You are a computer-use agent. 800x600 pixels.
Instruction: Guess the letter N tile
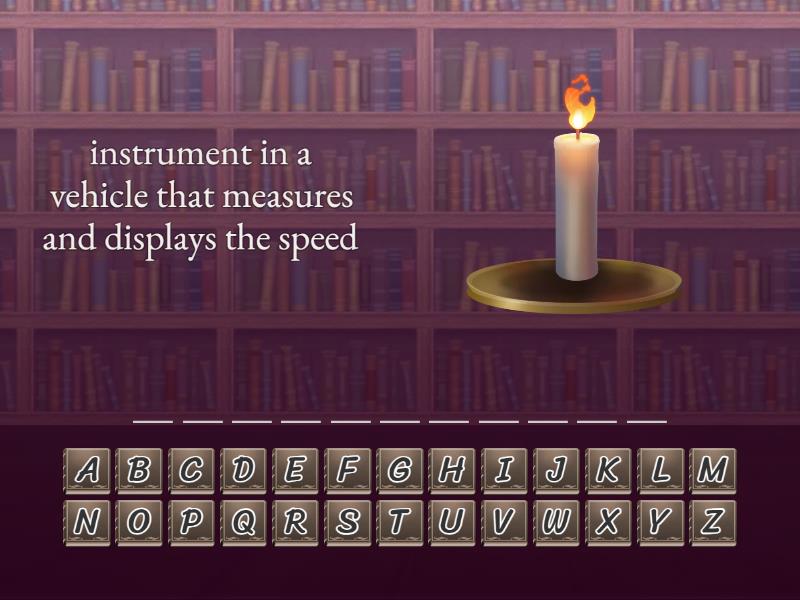[x=87, y=522]
